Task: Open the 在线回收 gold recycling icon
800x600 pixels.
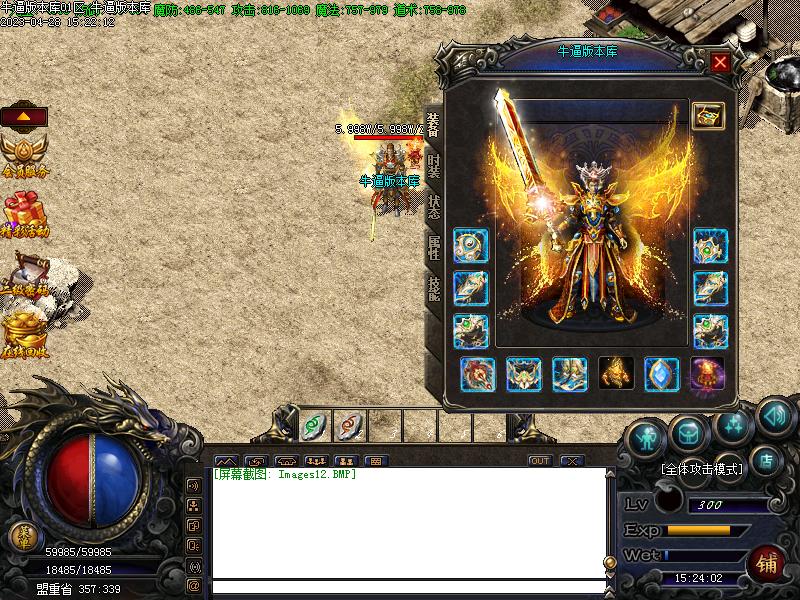Action: [x=24, y=336]
